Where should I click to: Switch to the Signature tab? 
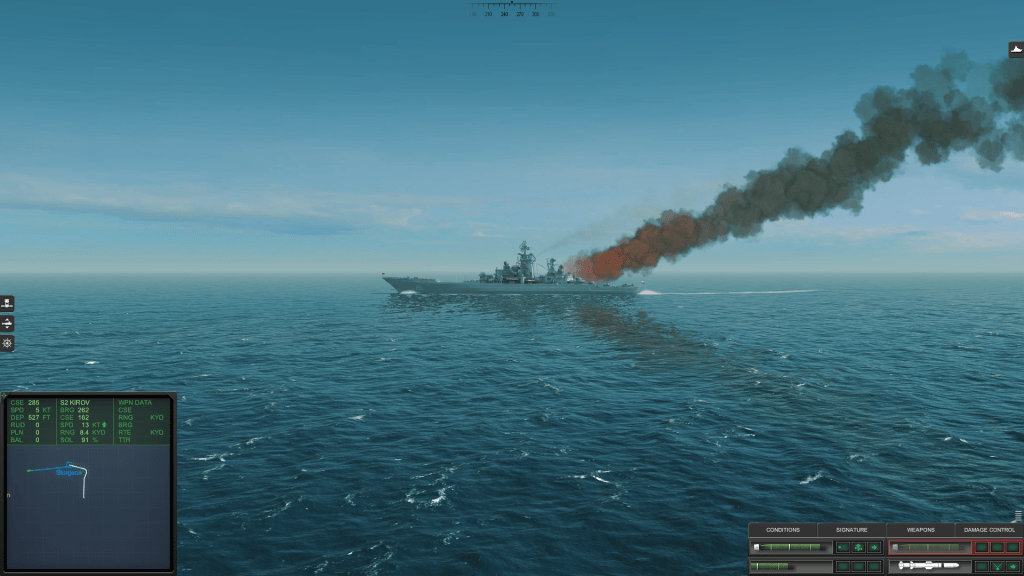[x=852, y=530]
